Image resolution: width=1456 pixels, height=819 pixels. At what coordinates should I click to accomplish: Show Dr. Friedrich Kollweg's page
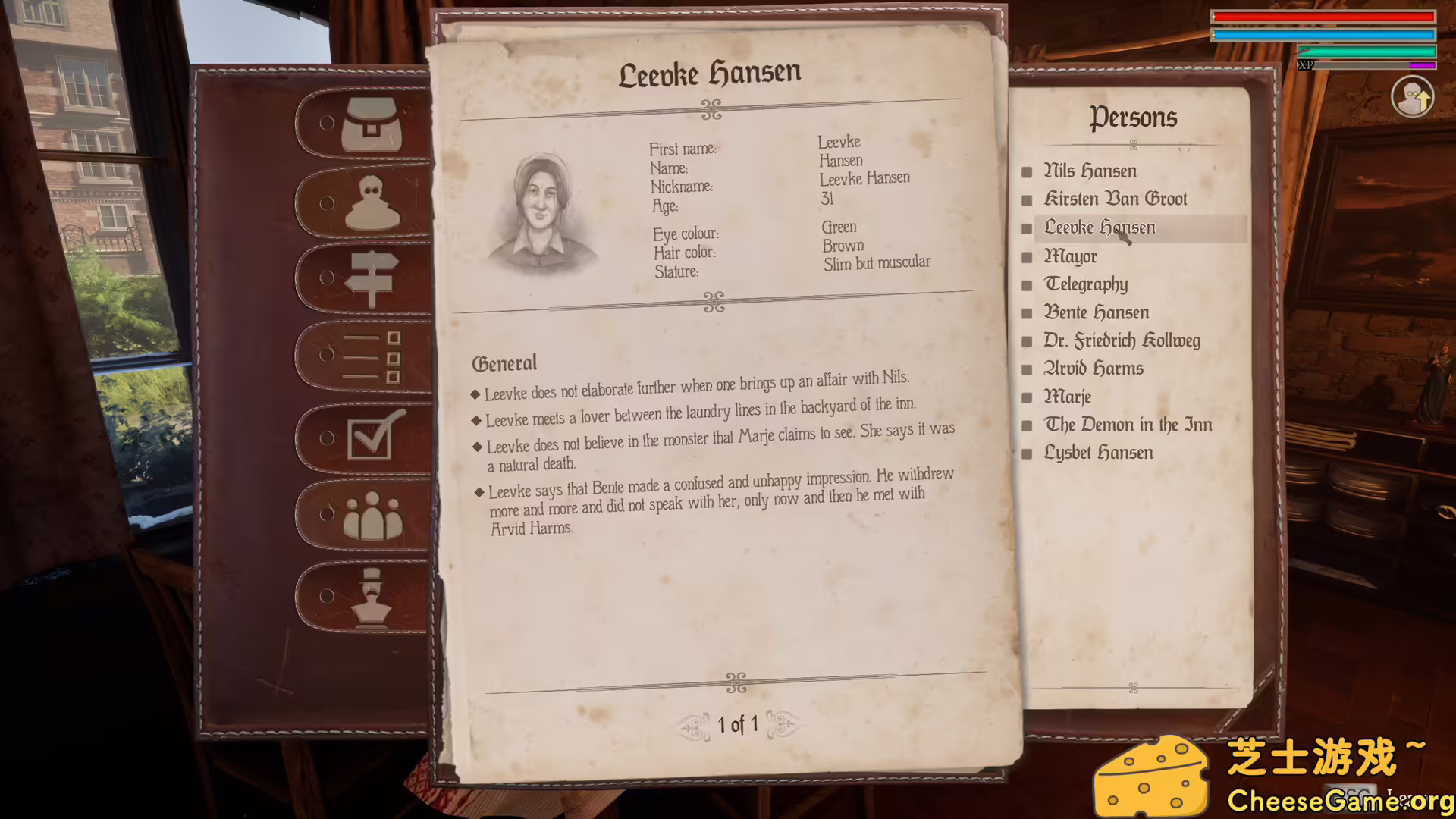click(1122, 340)
